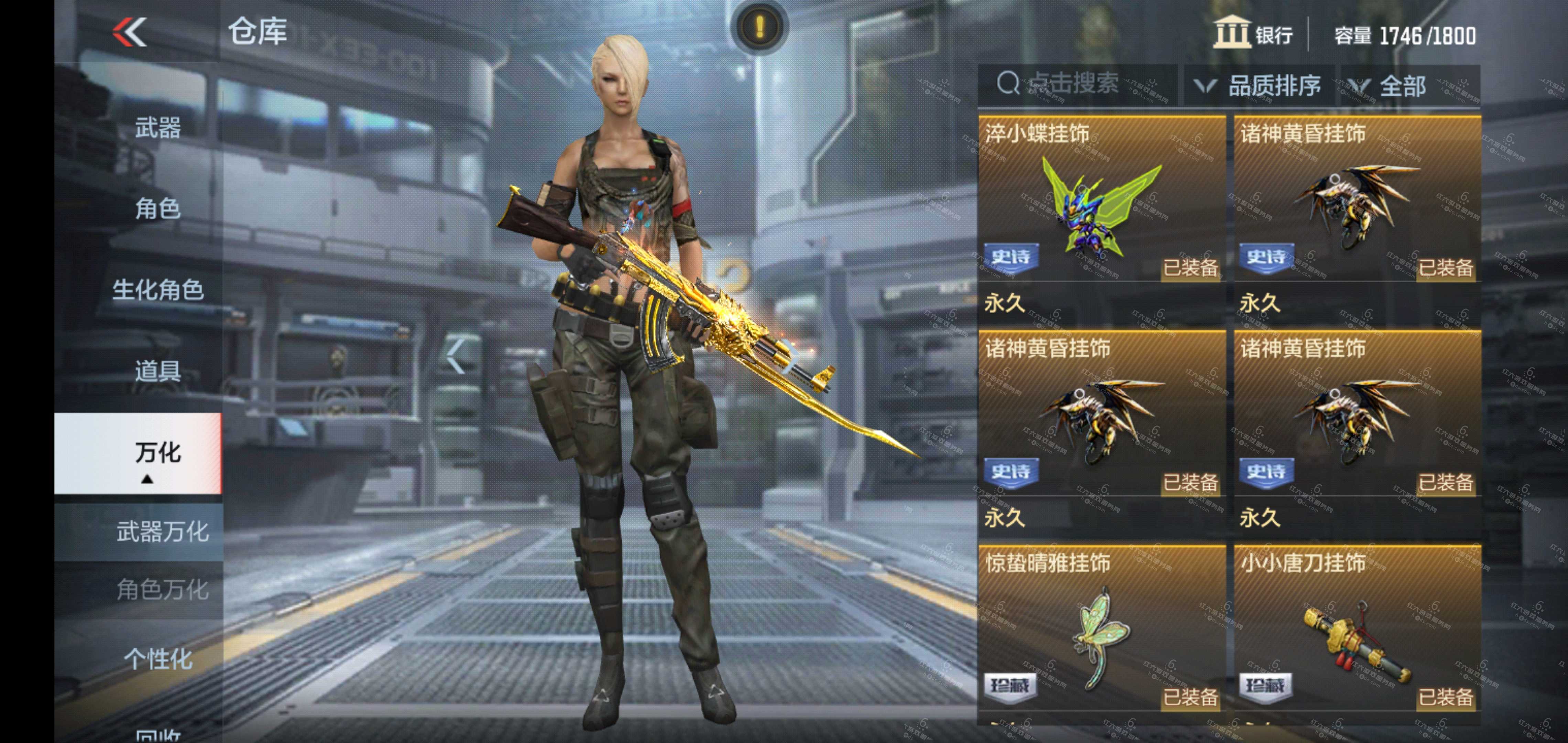
Task: Open the 银行 bank
Action: (1254, 33)
